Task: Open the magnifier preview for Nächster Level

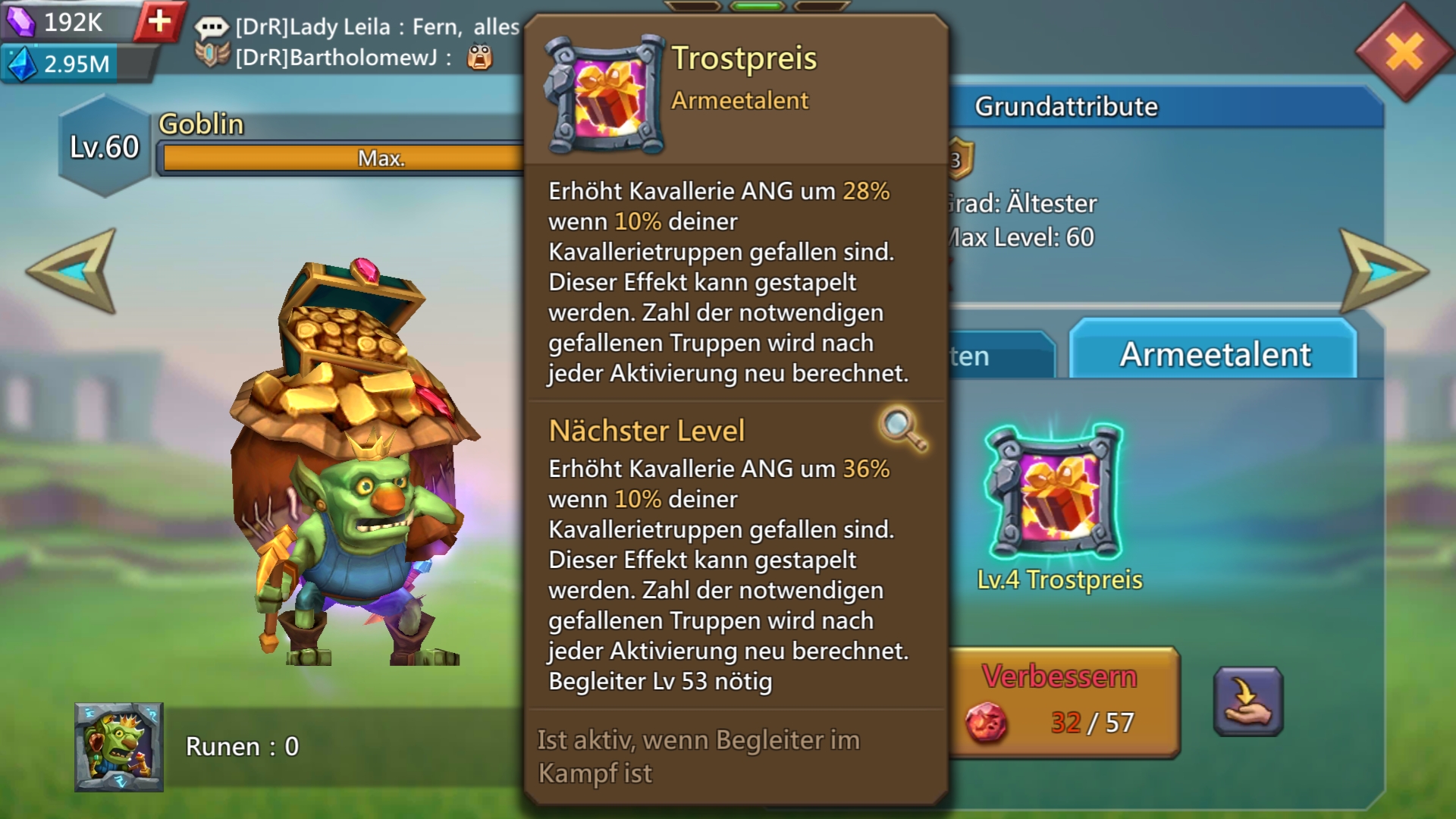Action: (x=902, y=429)
